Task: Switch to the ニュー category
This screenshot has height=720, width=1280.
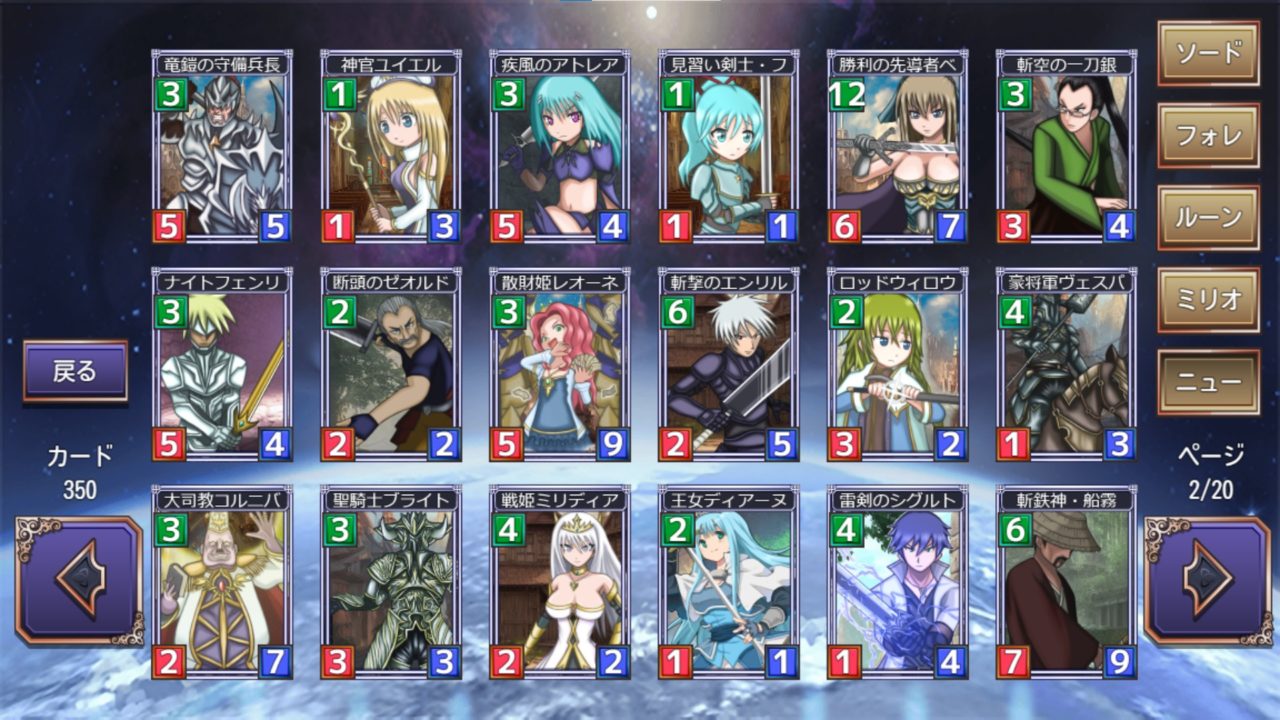Action: tap(1208, 382)
